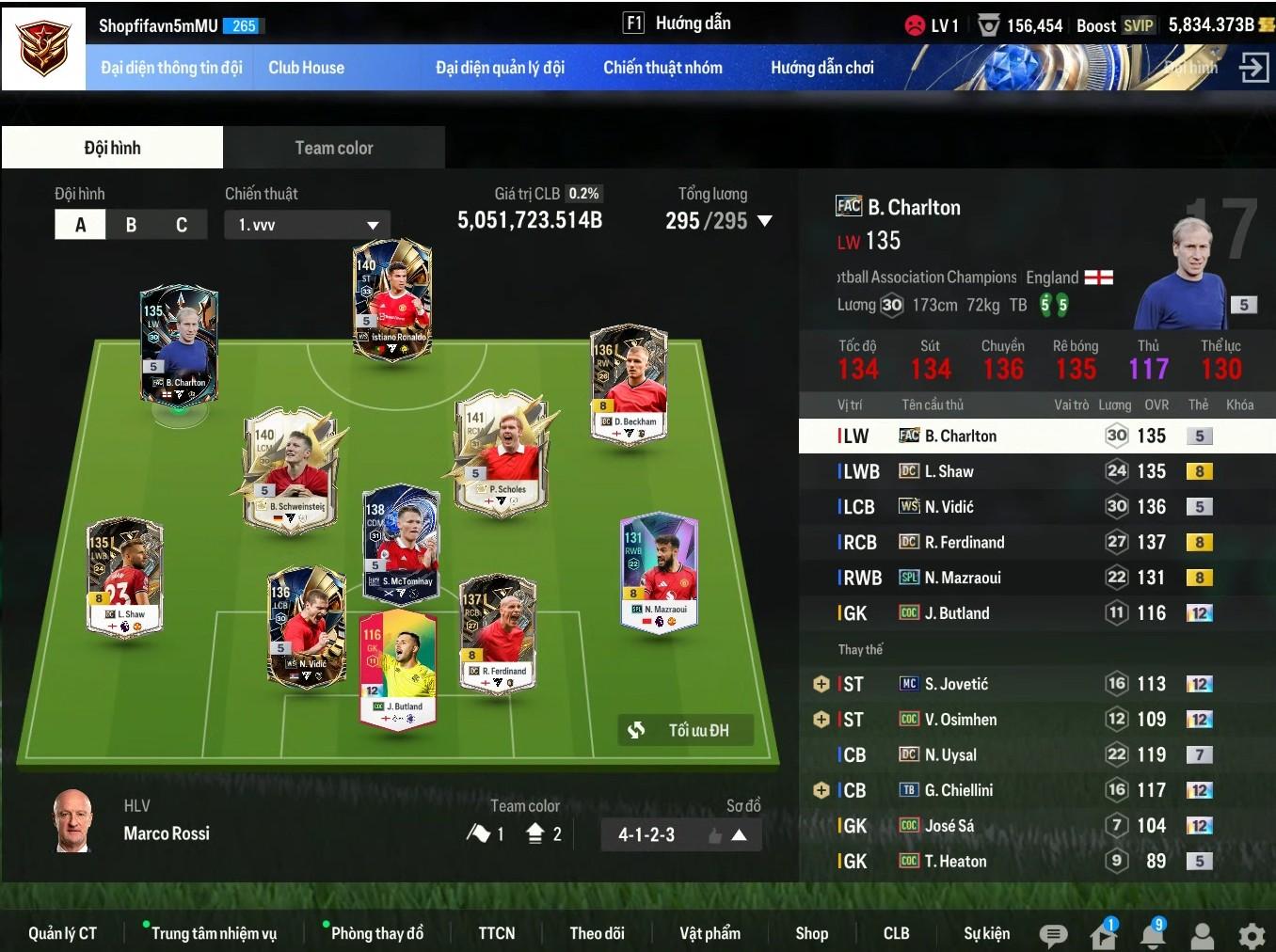Expand the Tổng lương salary arrow
The width and height of the screenshot is (1276, 952).
tap(765, 221)
